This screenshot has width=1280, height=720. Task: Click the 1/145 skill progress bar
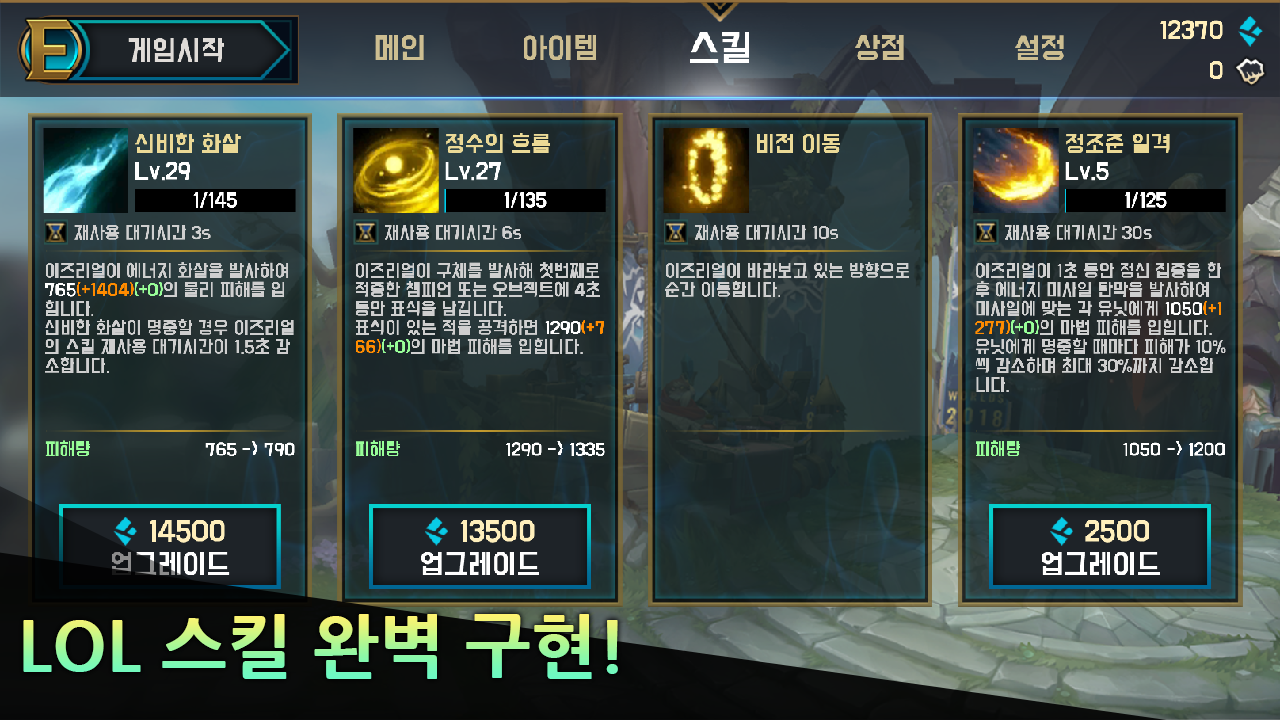pyautogui.click(x=215, y=200)
